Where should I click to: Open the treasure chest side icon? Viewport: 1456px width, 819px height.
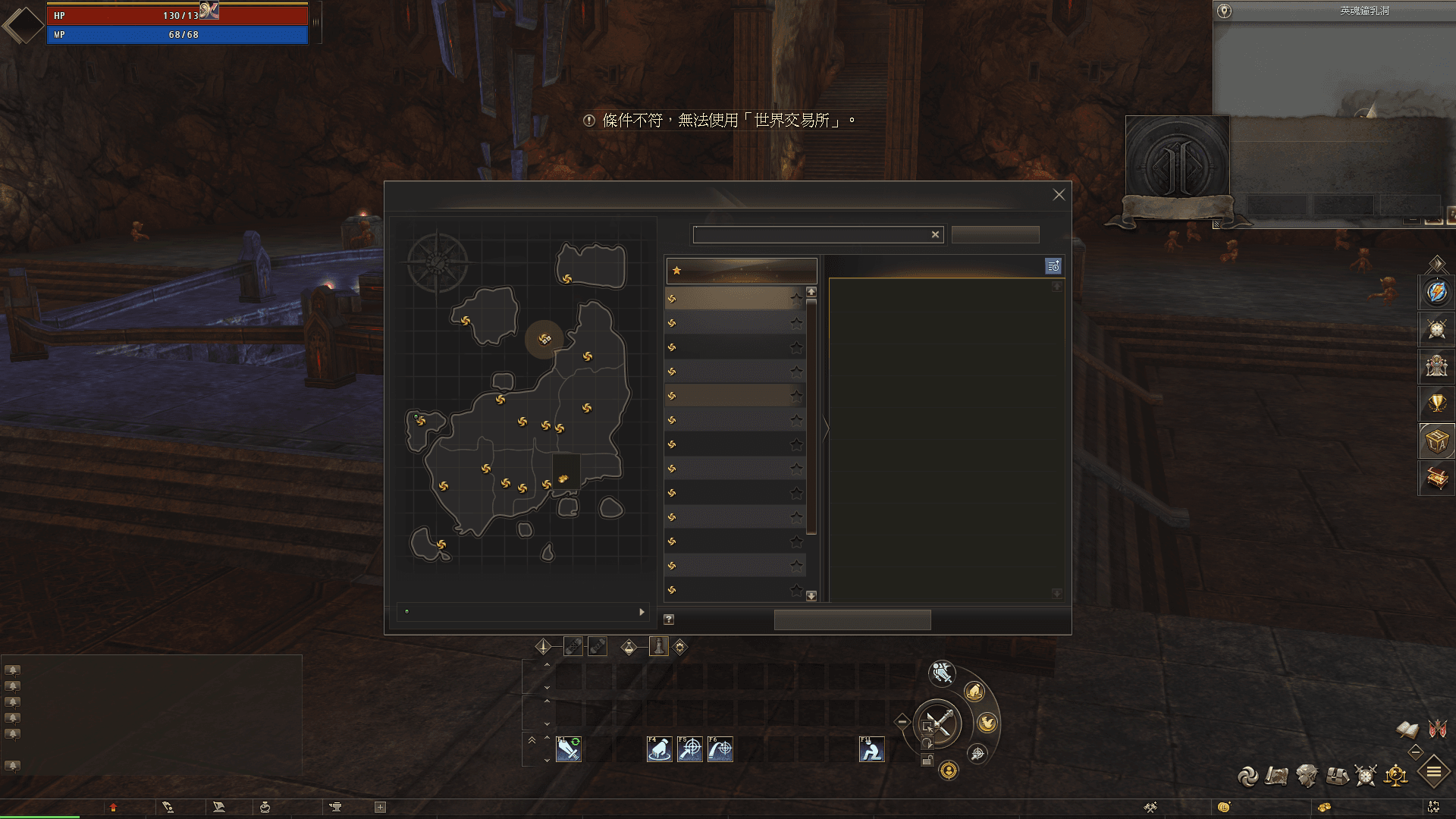[x=1437, y=478]
